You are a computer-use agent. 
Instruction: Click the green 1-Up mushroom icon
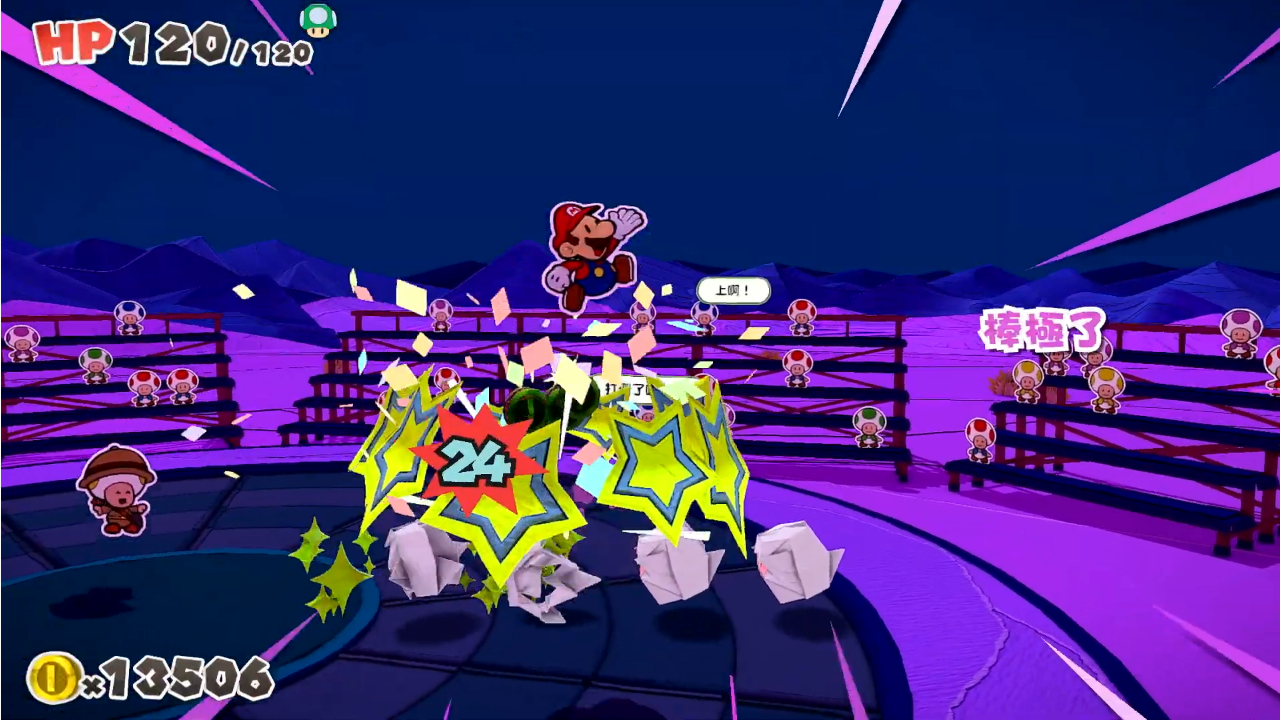tap(318, 20)
